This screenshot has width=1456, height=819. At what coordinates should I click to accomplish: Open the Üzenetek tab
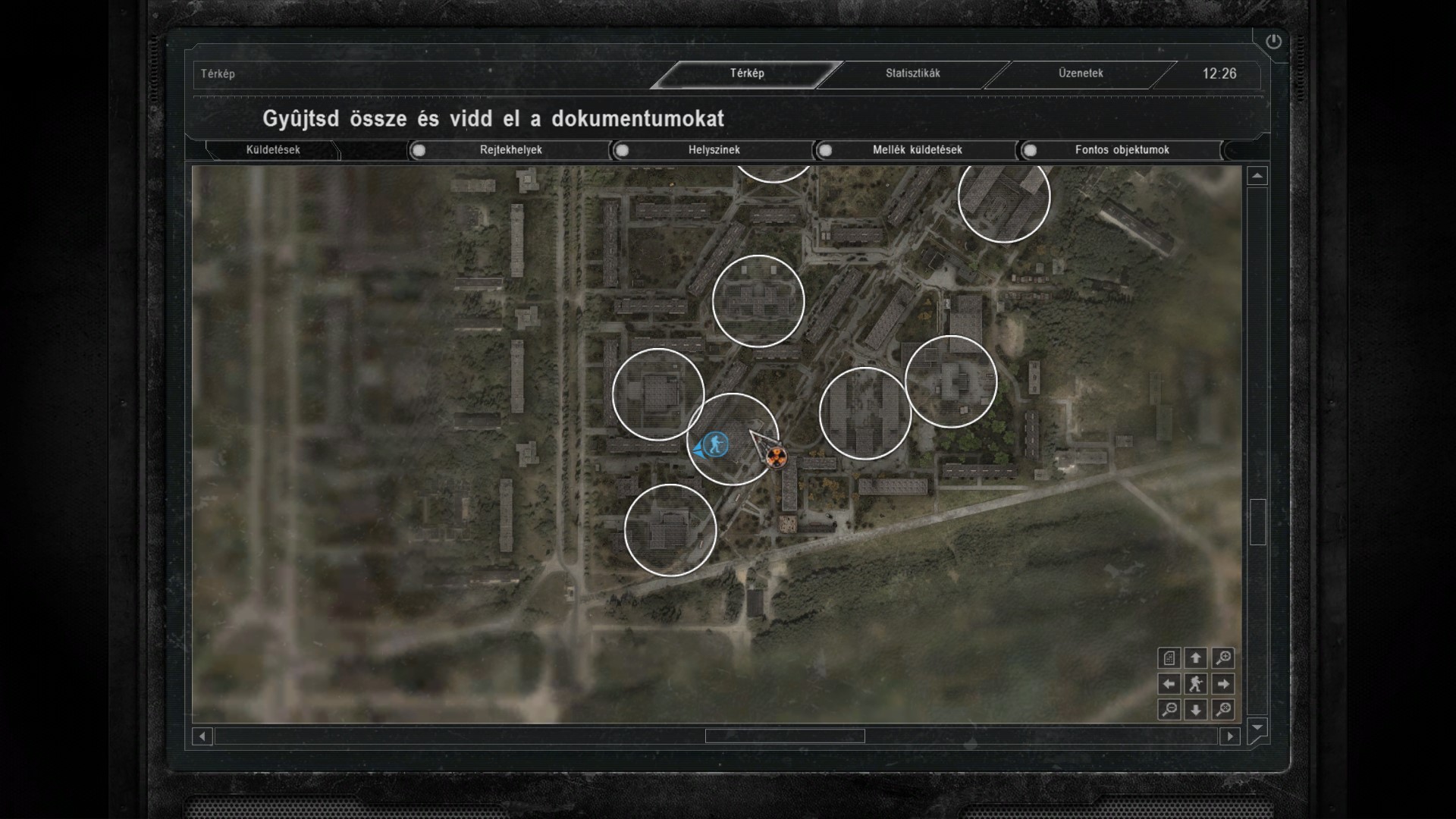click(1081, 74)
